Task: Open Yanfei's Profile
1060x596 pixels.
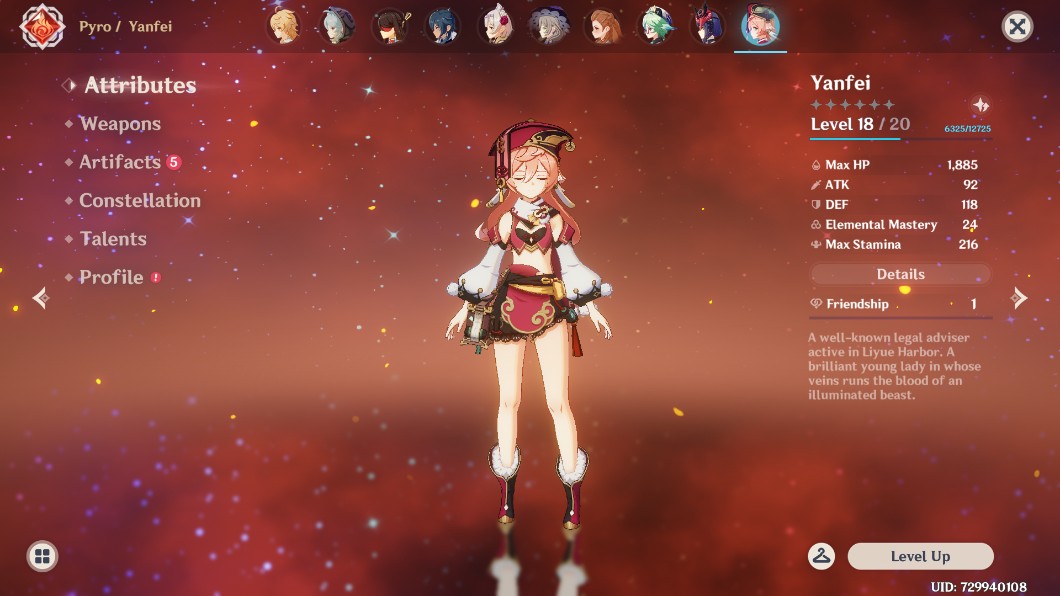Action: pos(111,277)
